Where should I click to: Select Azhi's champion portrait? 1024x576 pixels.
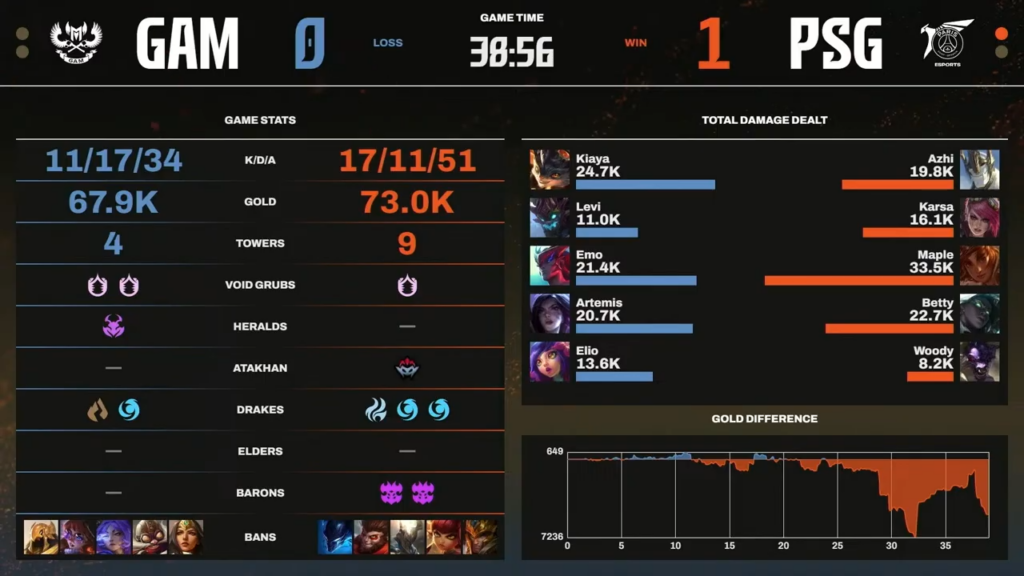pos(979,169)
